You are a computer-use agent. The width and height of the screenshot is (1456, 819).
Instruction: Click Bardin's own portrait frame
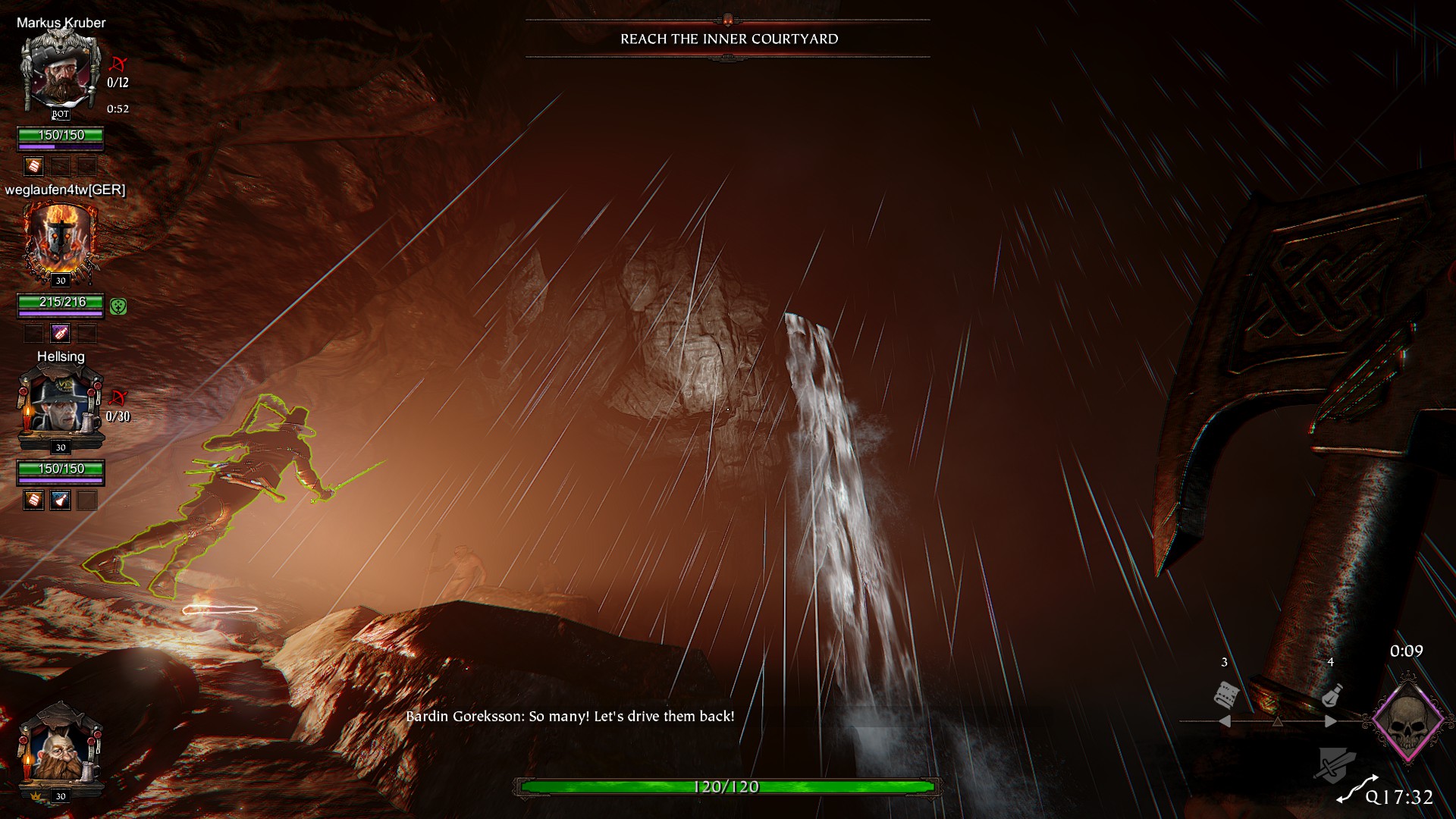tap(61, 751)
